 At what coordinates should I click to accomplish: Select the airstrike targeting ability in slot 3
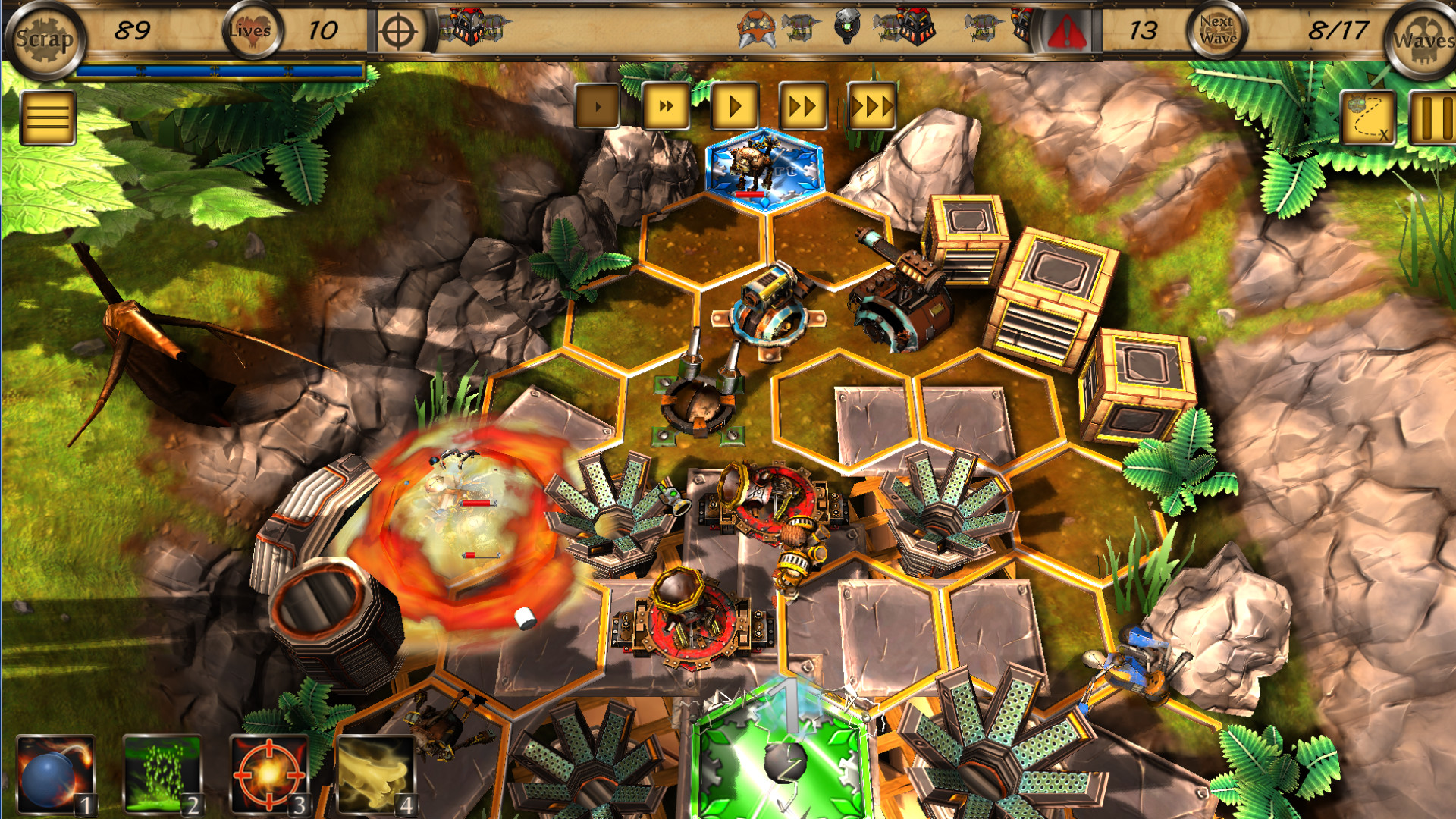pyautogui.click(x=269, y=770)
